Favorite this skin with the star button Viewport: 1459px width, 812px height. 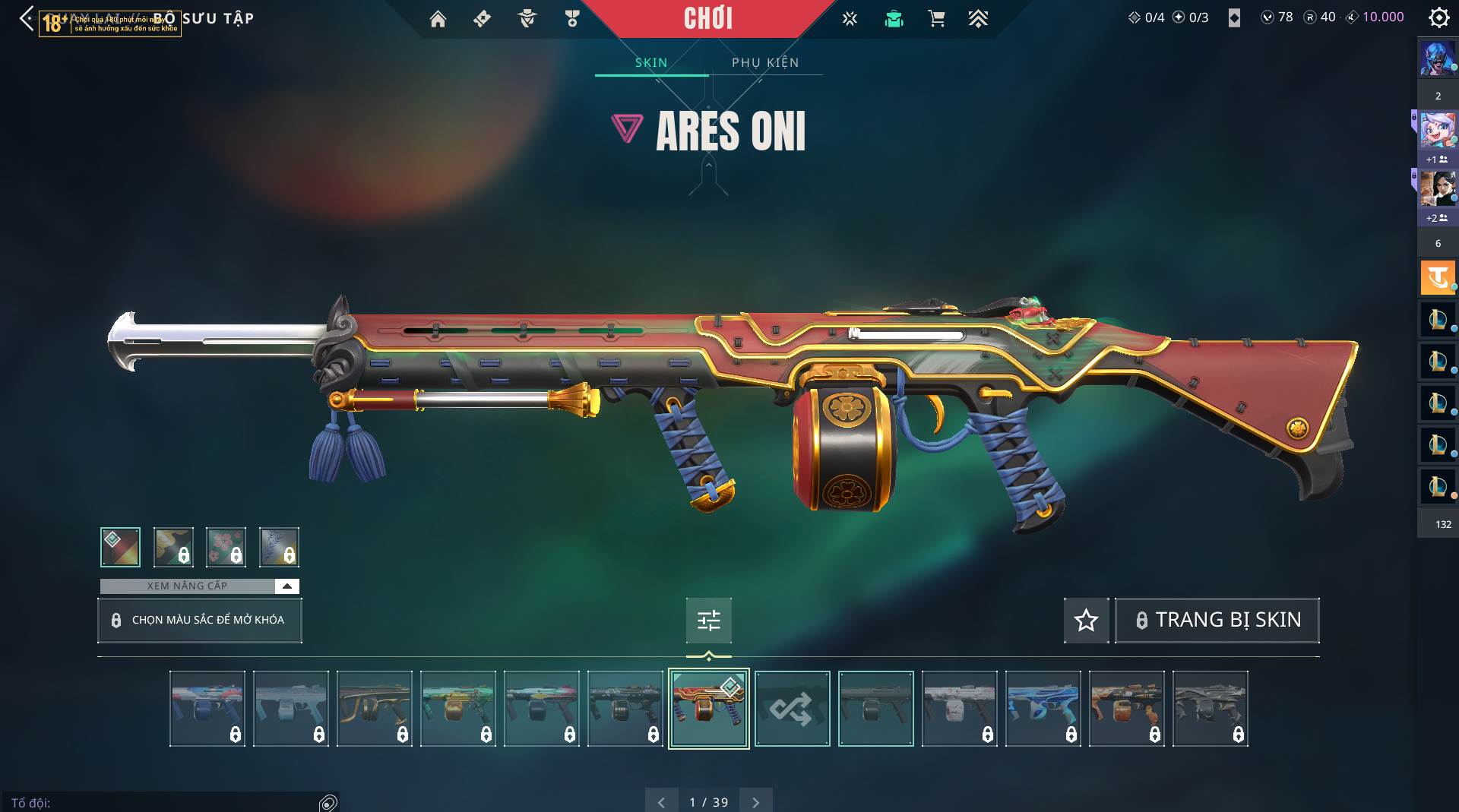coord(1086,621)
